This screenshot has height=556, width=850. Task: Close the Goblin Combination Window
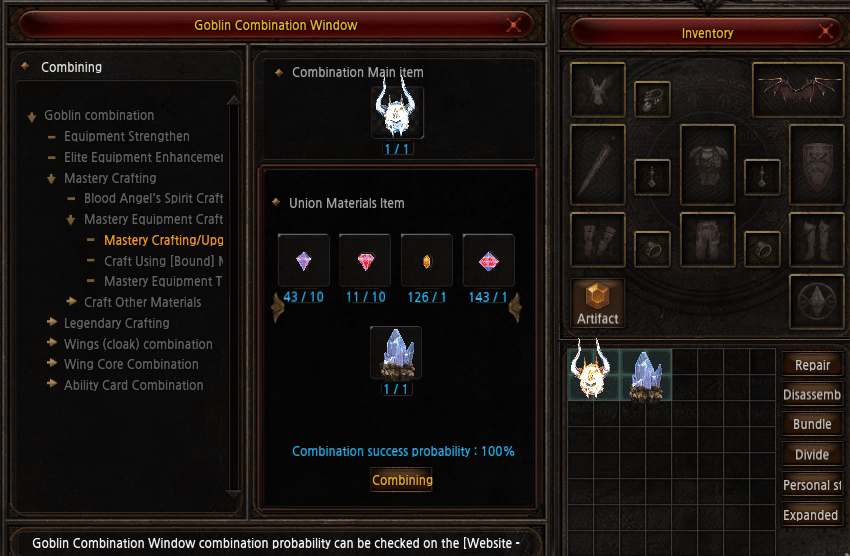tap(514, 25)
